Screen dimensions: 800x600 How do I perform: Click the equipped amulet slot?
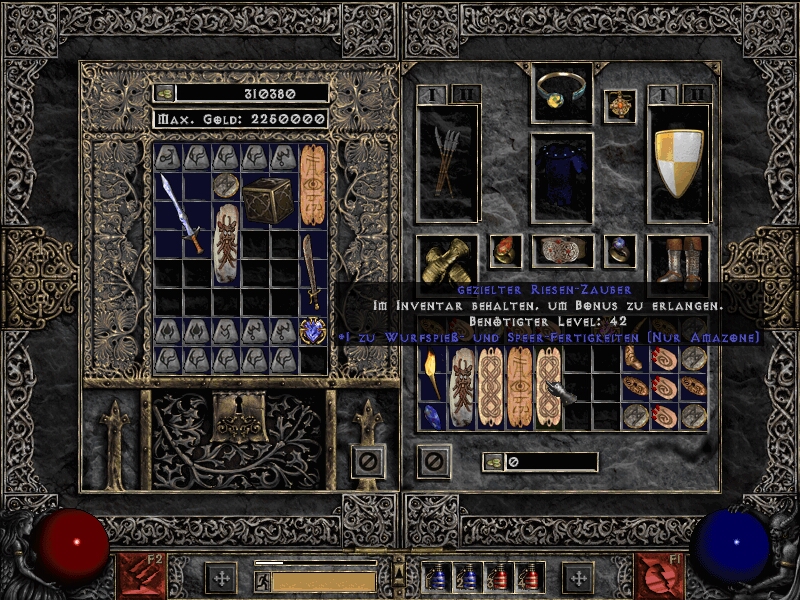coord(621,103)
